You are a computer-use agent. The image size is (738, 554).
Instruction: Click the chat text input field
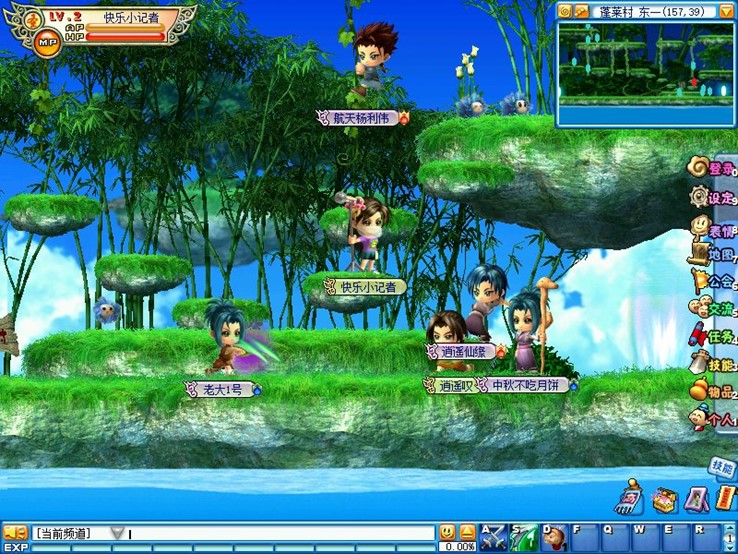click(280, 533)
